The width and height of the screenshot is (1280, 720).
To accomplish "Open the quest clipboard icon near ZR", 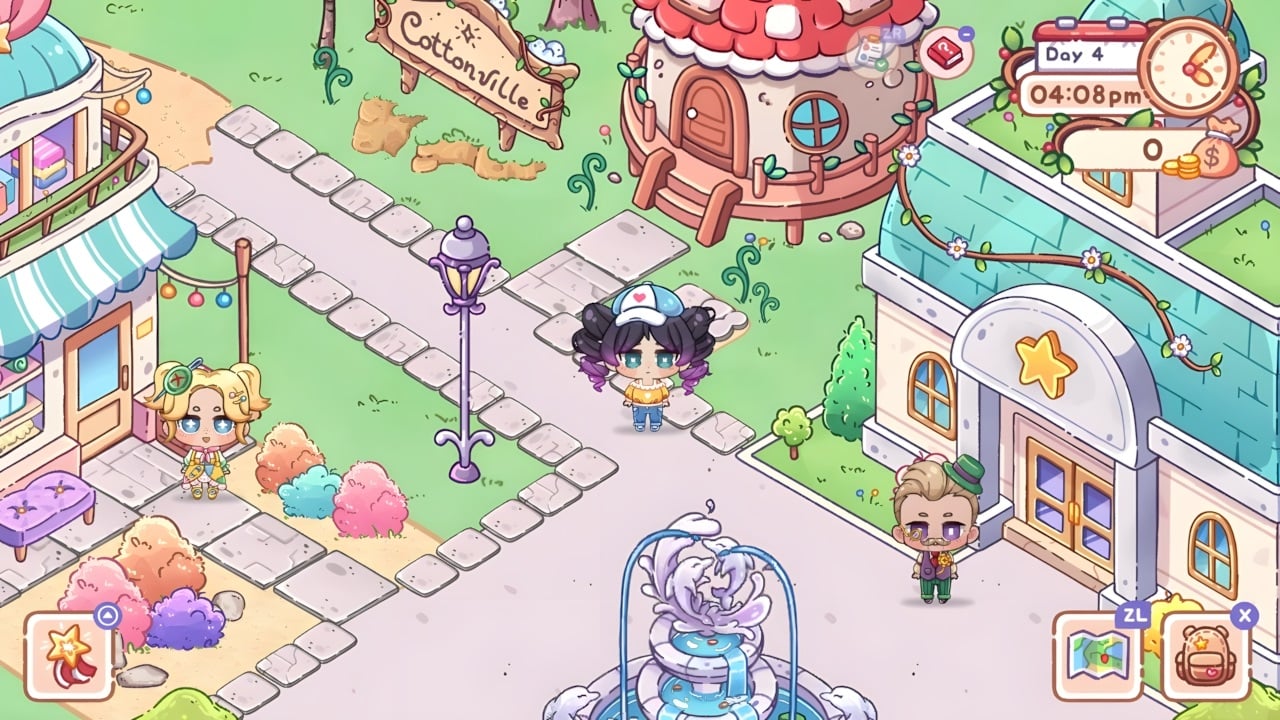I will (866, 52).
